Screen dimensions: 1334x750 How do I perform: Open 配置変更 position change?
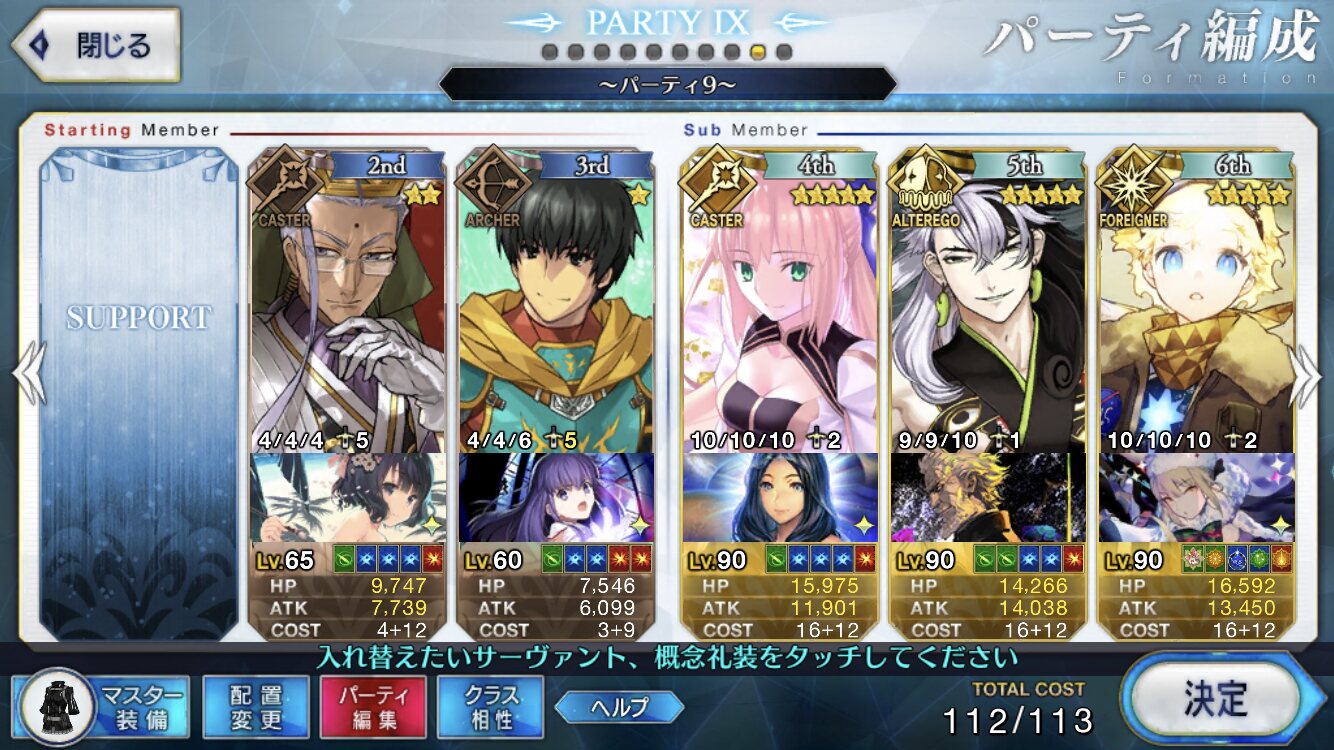pos(255,707)
